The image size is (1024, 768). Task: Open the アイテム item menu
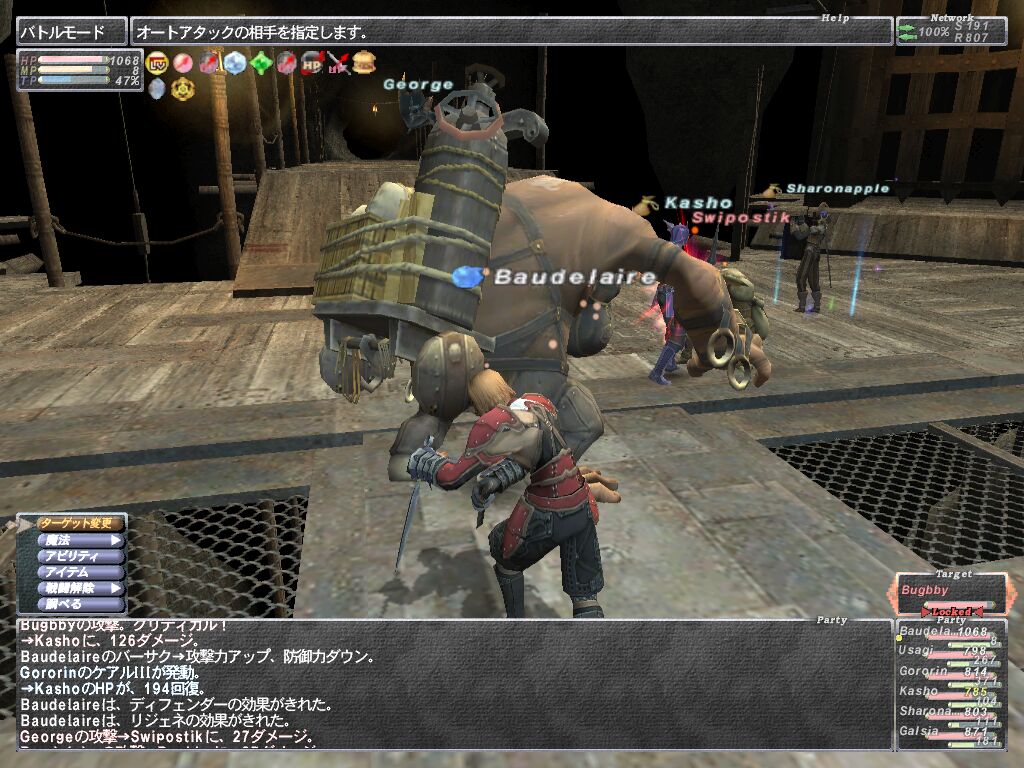[80, 572]
